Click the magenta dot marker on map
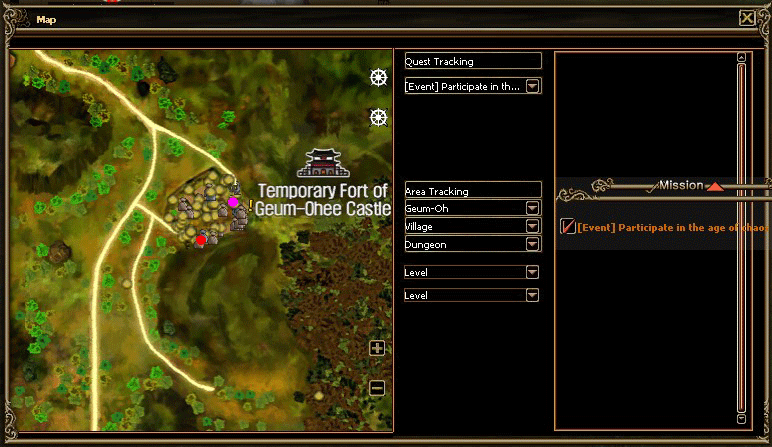Image resolution: width=772 pixels, height=447 pixels. 233,202
